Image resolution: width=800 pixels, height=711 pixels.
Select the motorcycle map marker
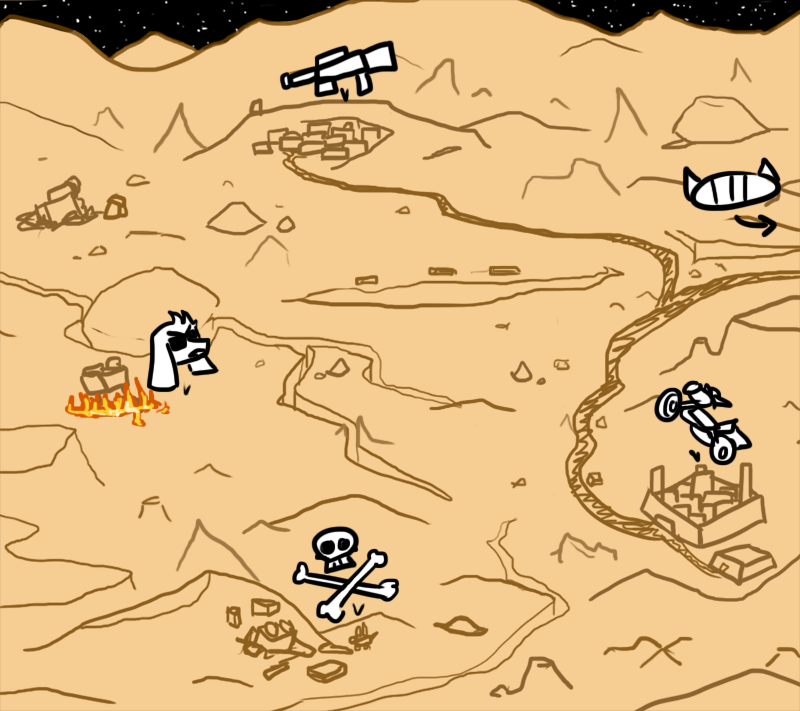click(x=703, y=419)
